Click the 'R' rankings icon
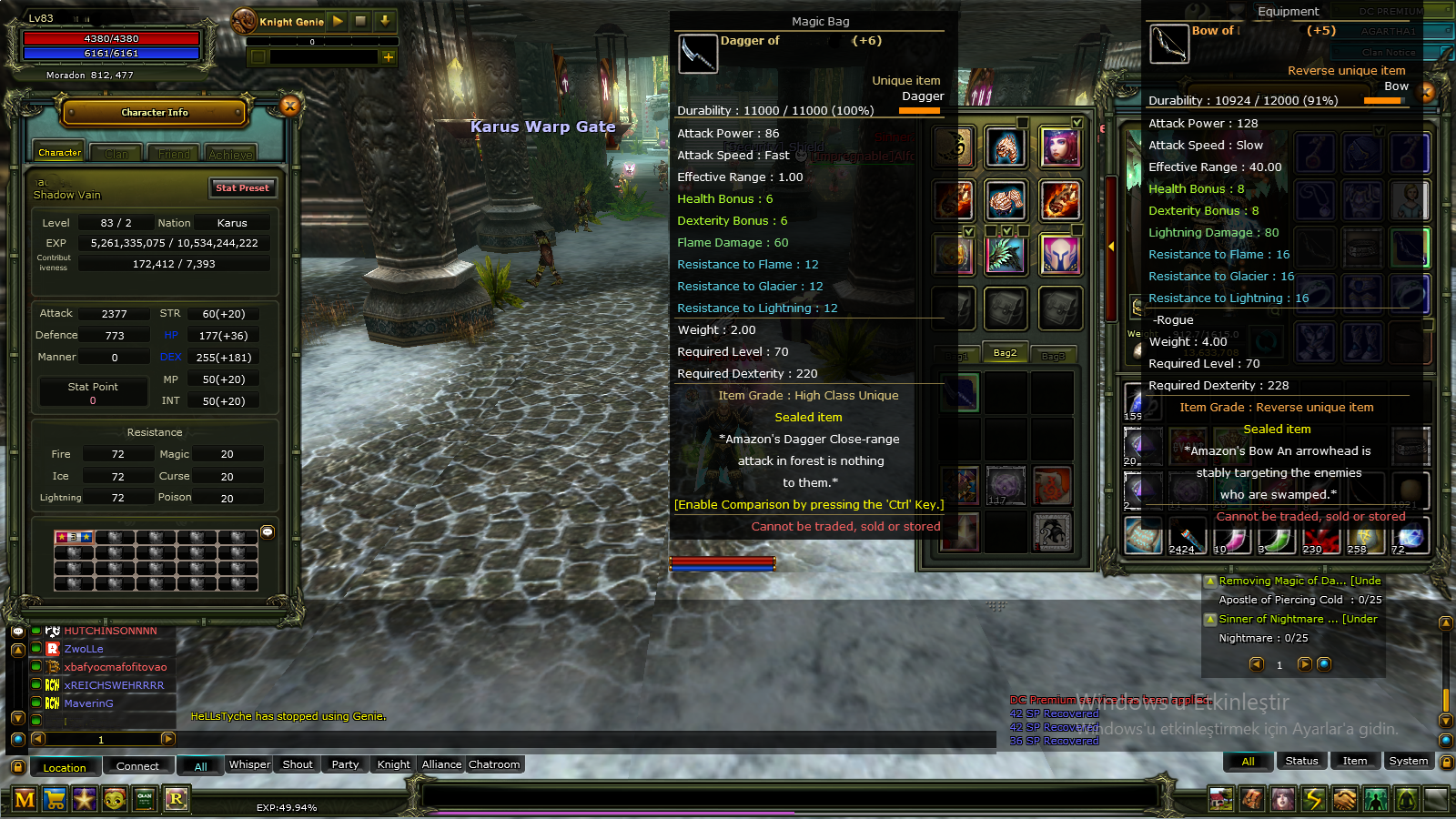 177,800
